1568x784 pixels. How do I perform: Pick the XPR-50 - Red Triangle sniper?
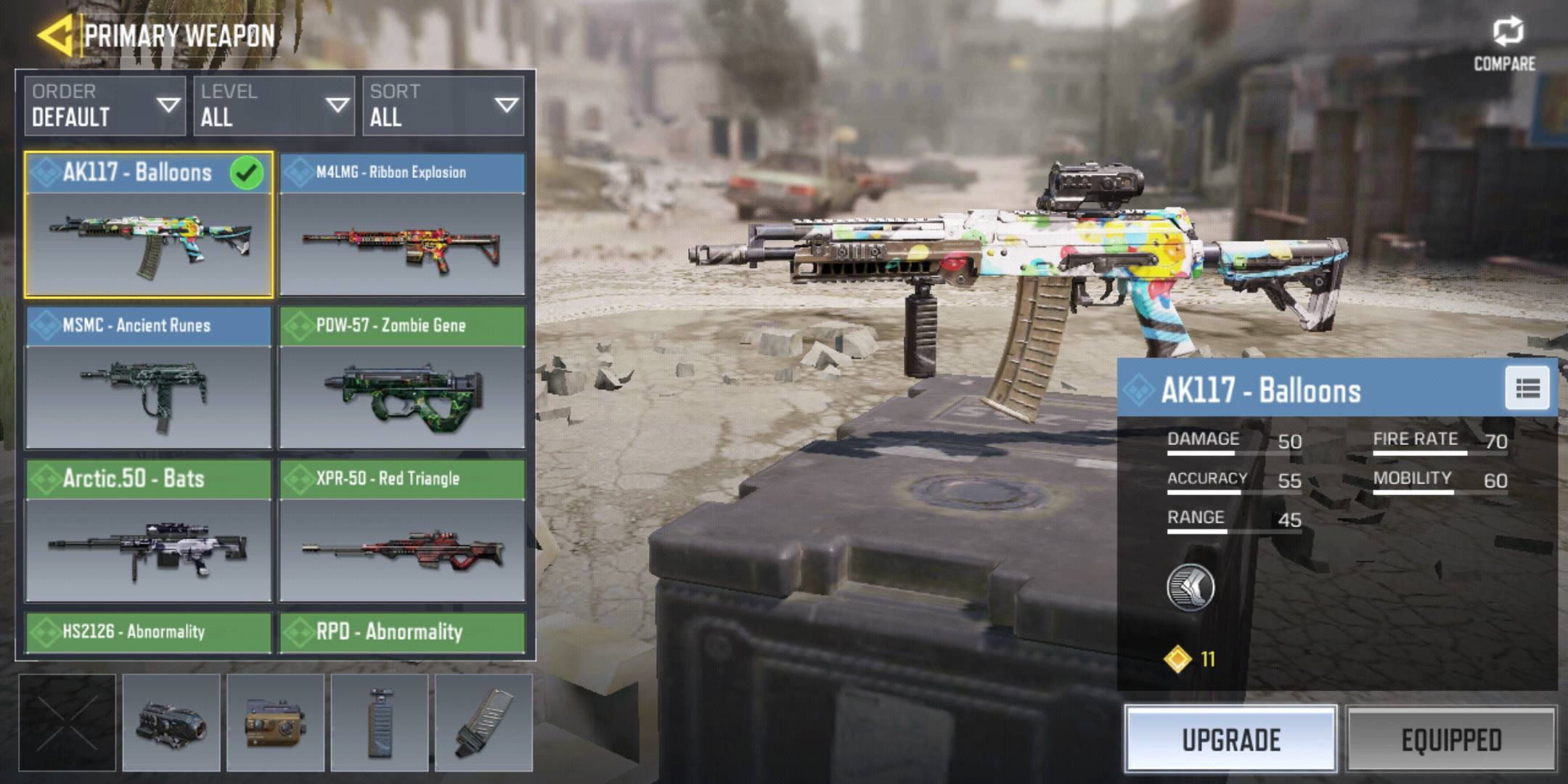(x=402, y=531)
